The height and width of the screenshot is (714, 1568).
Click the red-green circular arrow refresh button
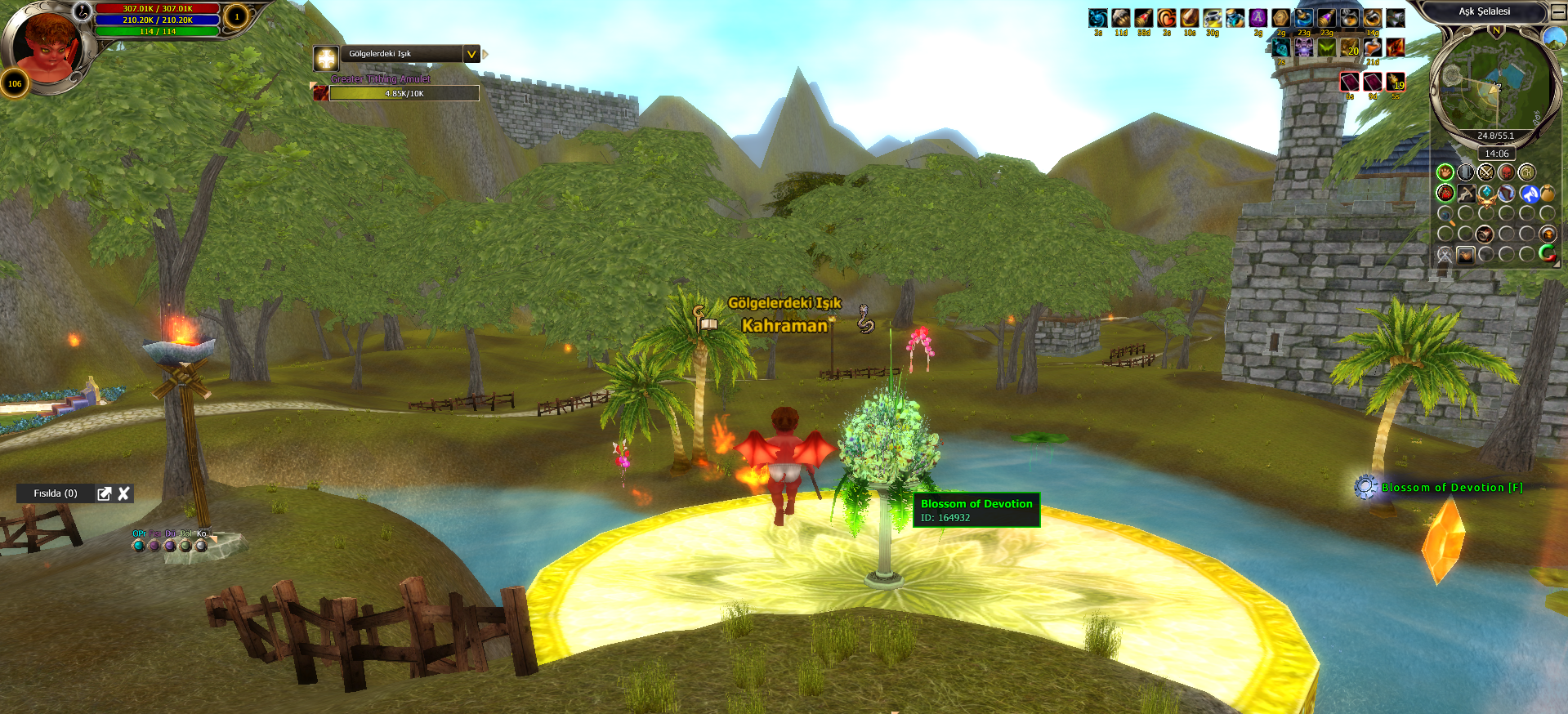(1548, 253)
